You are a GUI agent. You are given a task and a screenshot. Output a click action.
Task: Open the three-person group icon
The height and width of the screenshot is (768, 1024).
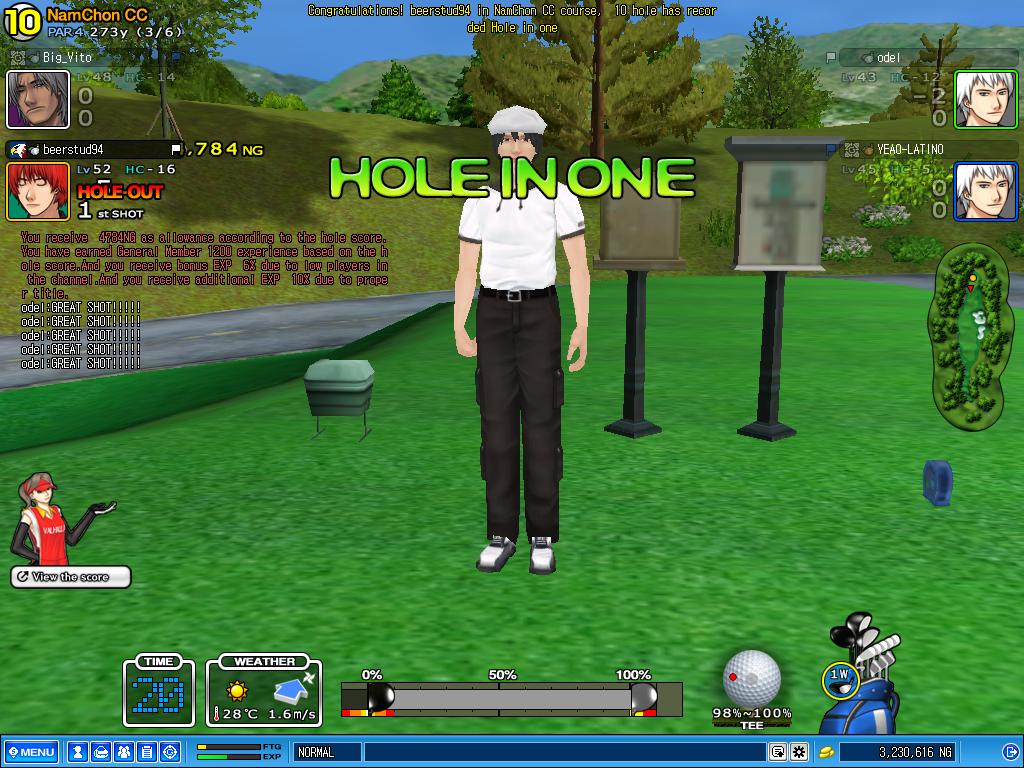click(x=123, y=752)
